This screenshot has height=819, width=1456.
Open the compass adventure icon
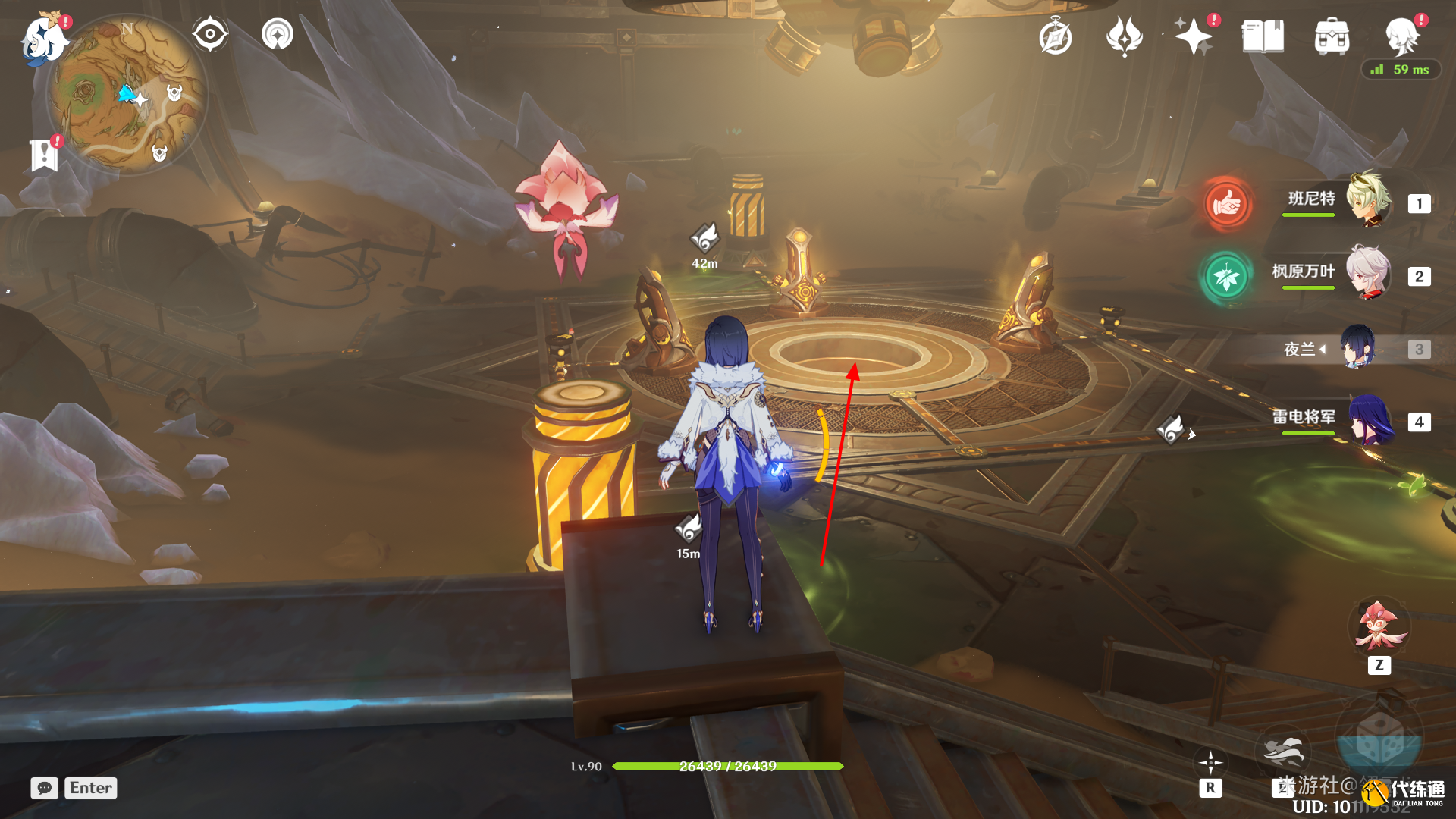click(1056, 36)
